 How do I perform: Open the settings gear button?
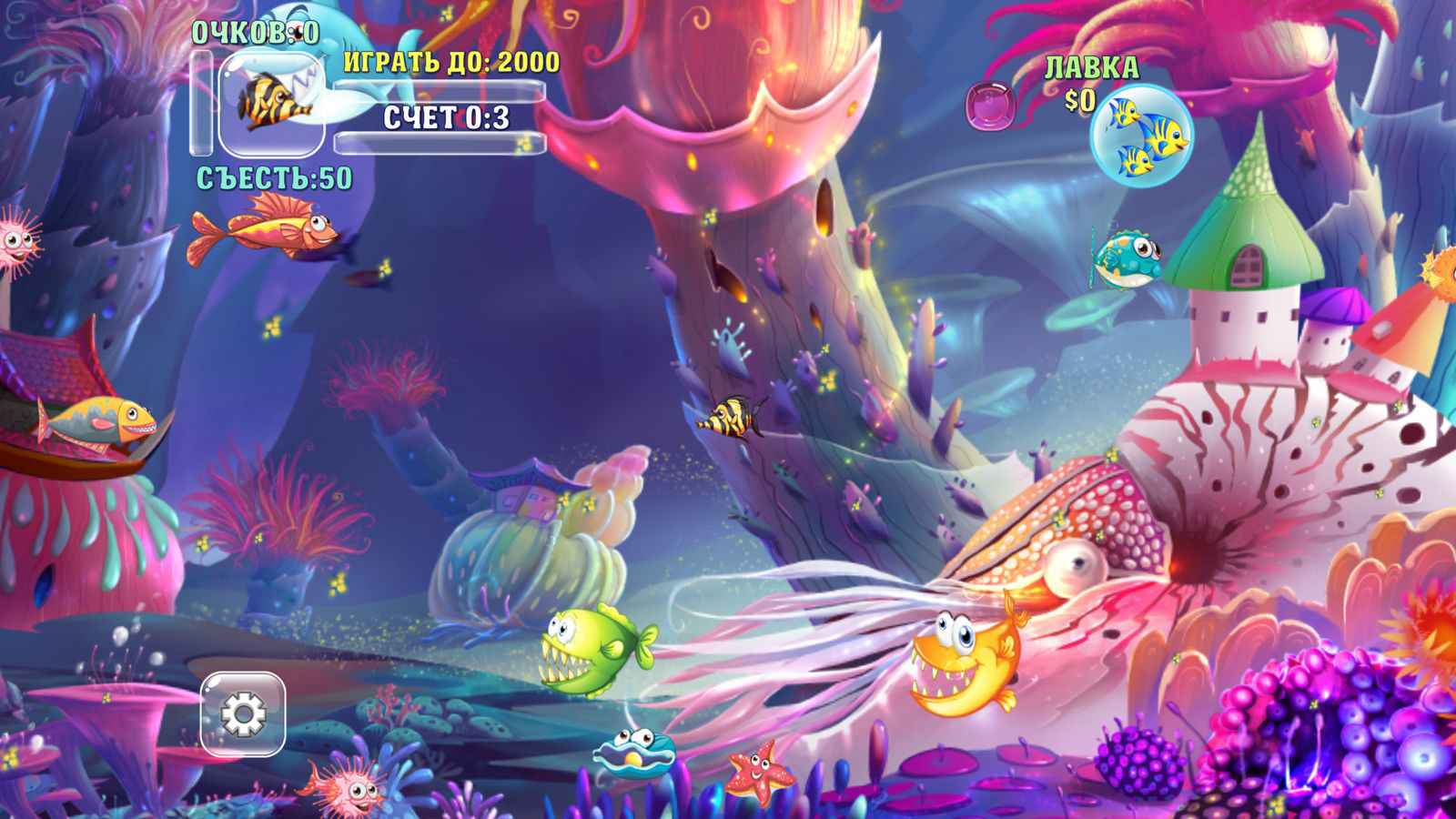tap(244, 713)
